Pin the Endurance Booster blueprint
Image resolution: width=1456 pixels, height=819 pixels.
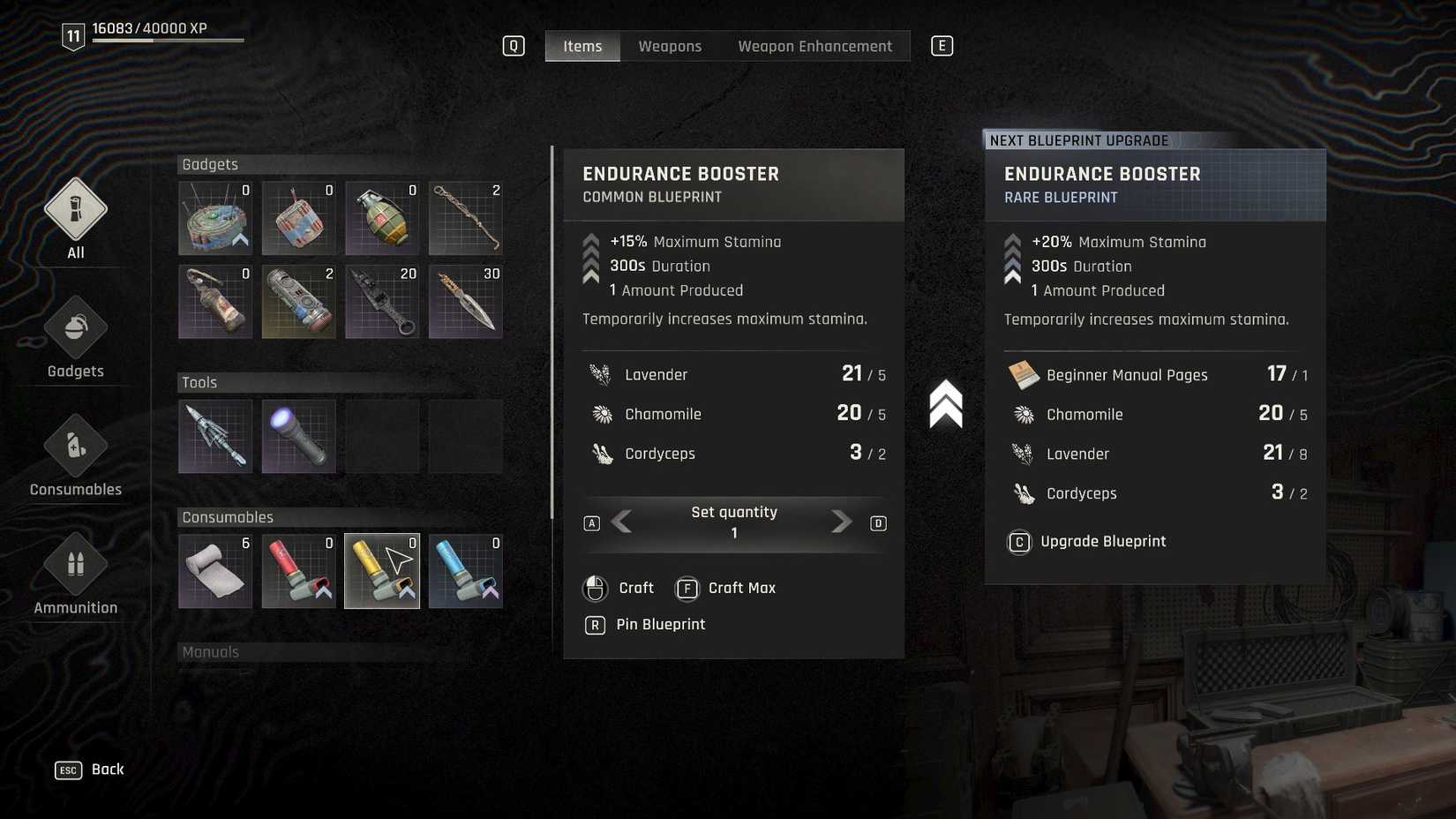(660, 624)
